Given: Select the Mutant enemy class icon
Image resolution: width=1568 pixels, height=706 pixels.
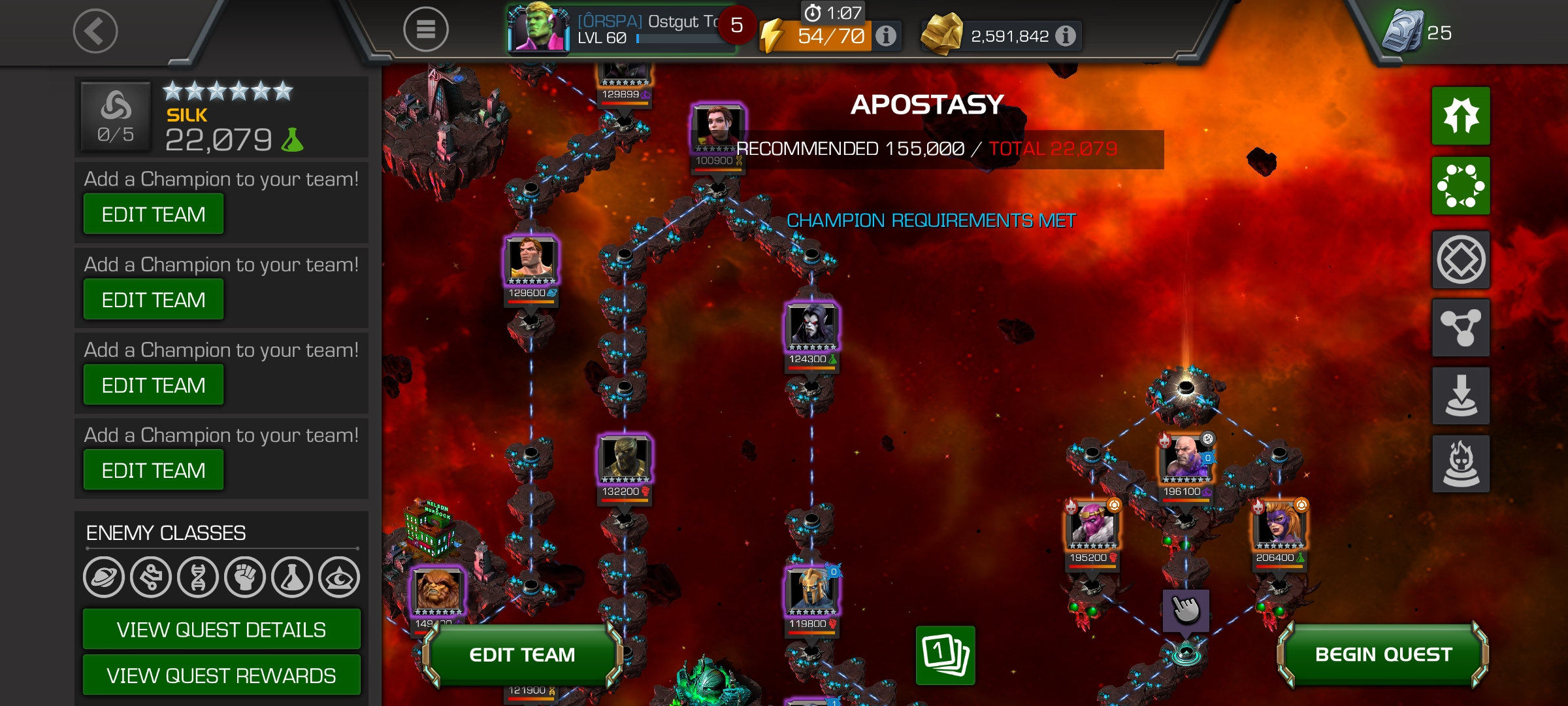Looking at the screenshot, I should [198, 577].
